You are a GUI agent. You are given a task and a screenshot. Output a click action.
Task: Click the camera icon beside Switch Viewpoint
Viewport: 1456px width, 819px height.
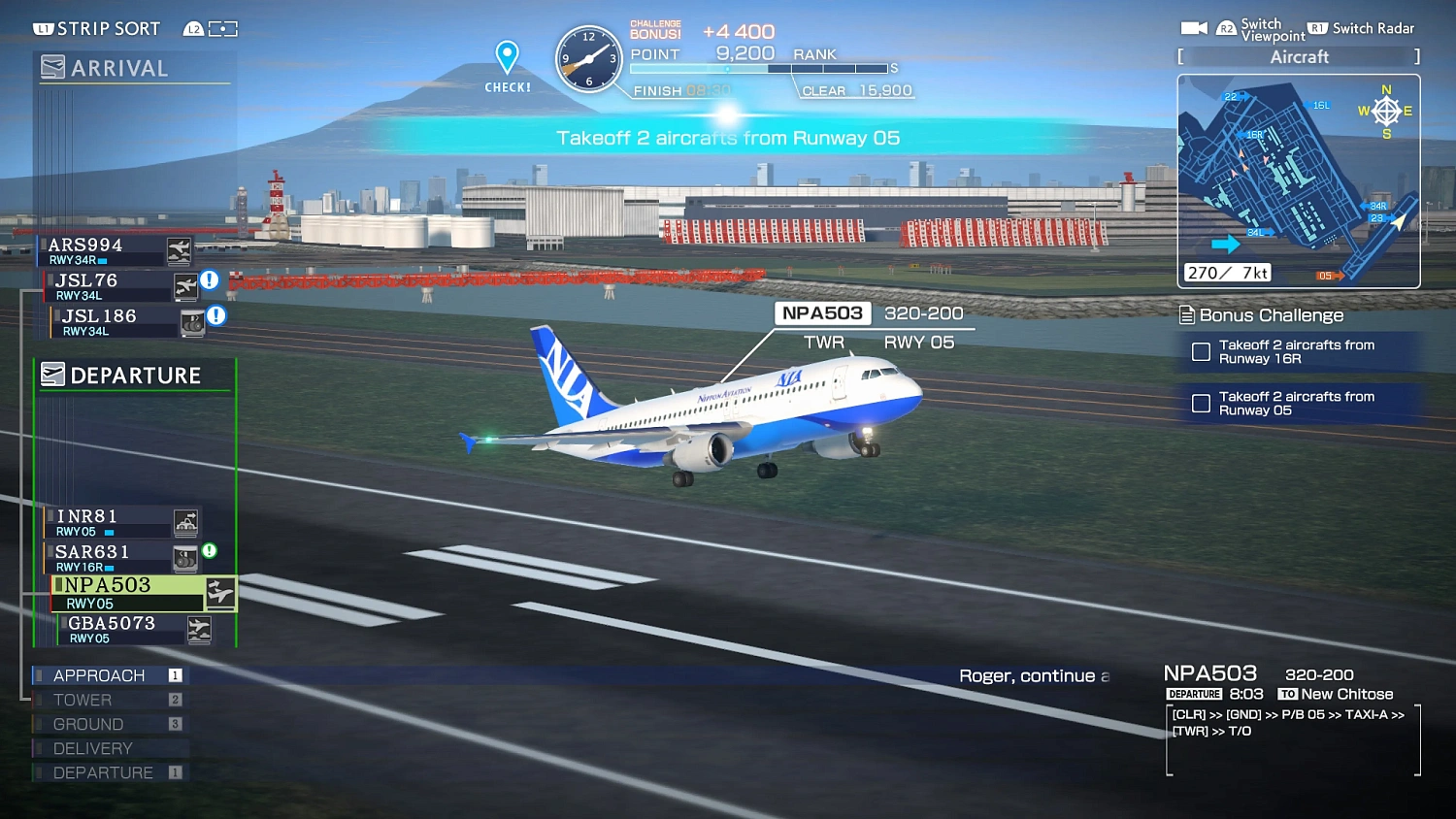(1195, 27)
